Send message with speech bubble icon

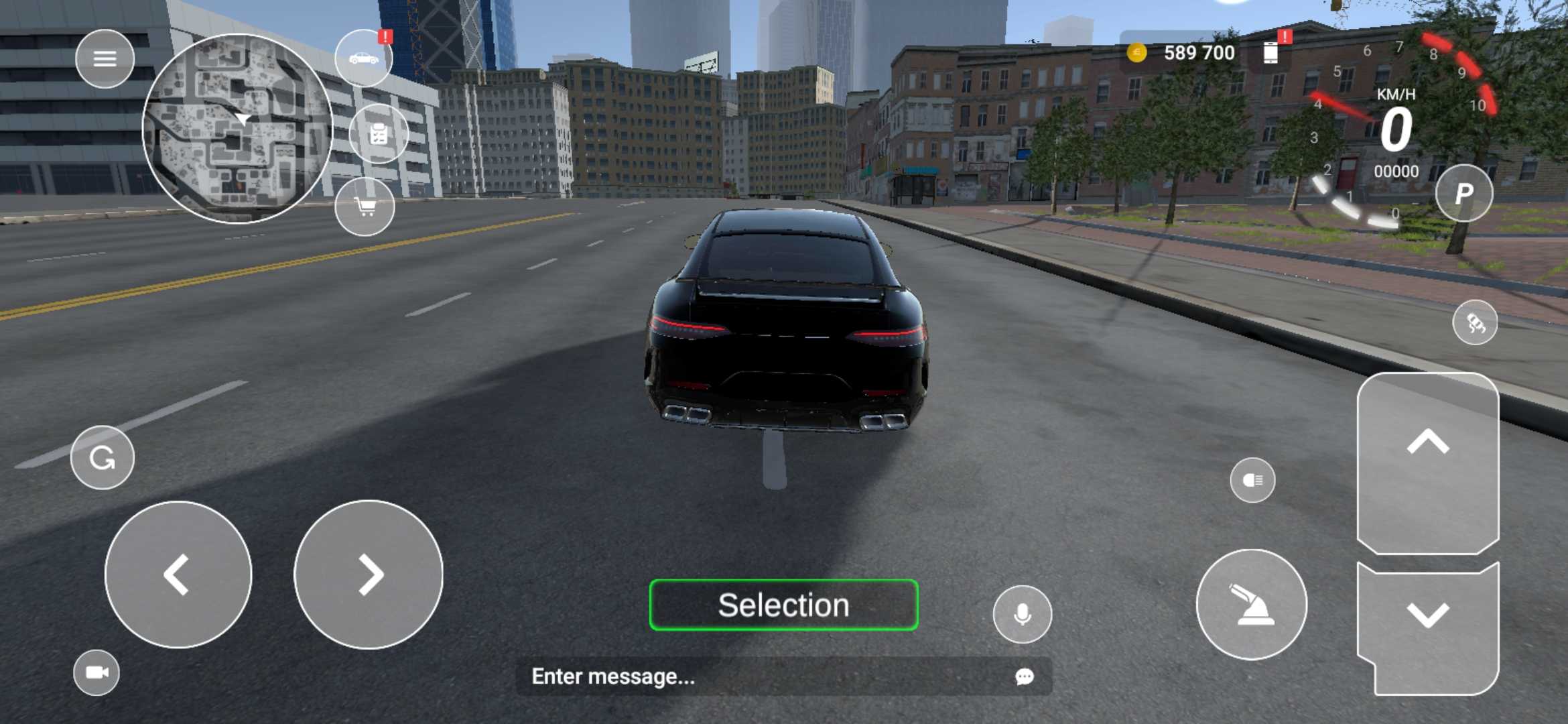pyautogui.click(x=1024, y=676)
